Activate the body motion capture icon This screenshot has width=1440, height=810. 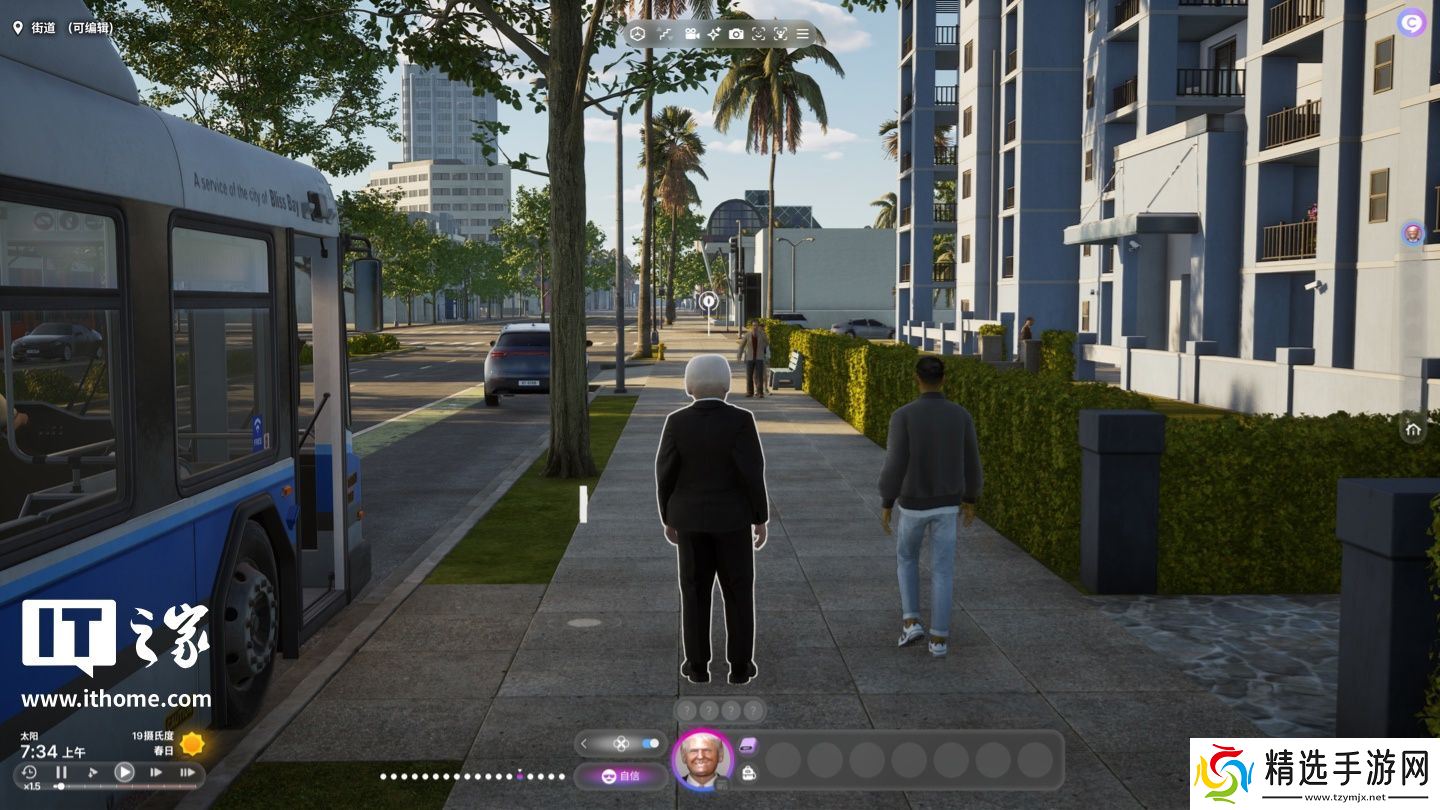780,34
